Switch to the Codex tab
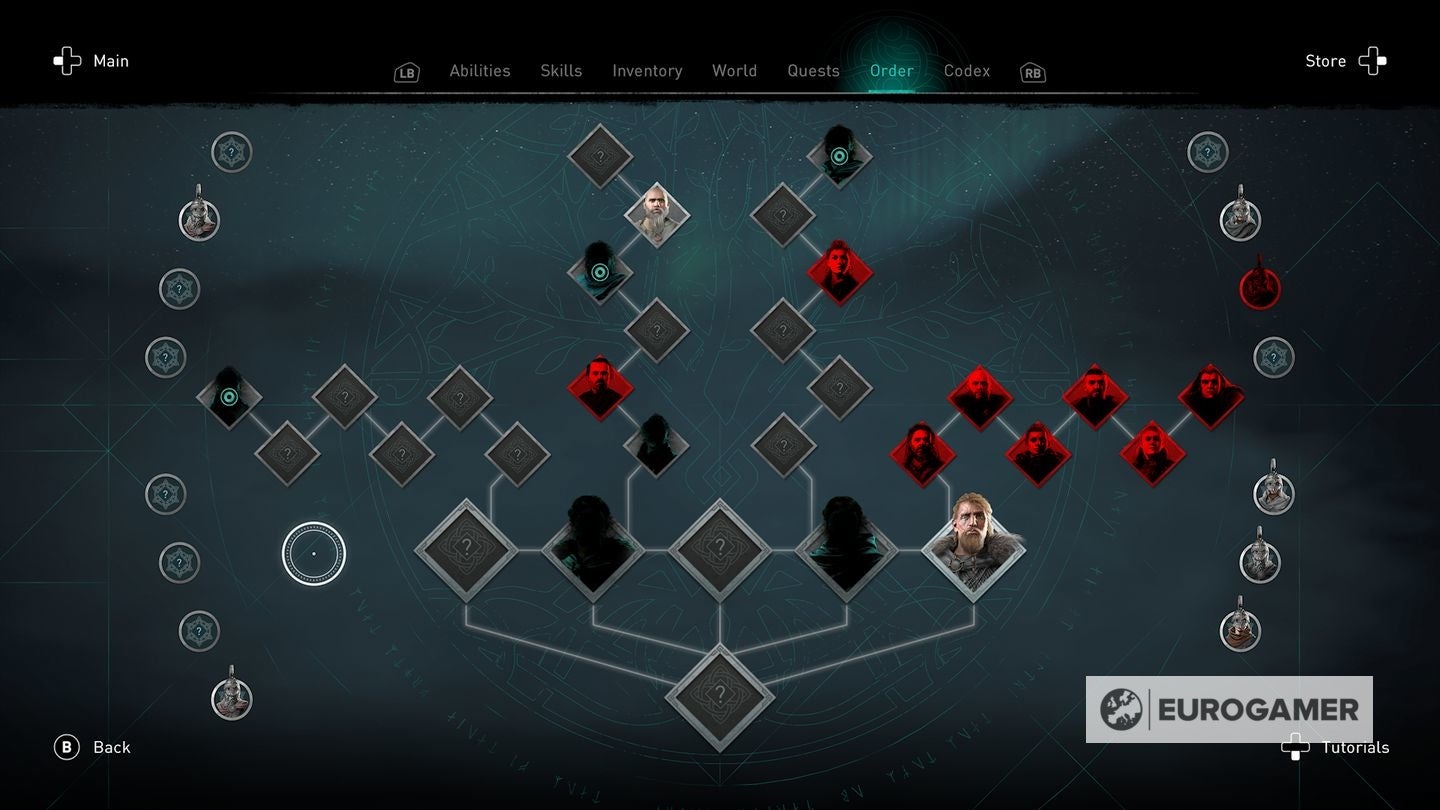Viewport: 1440px width, 810px height. click(966, 70)
